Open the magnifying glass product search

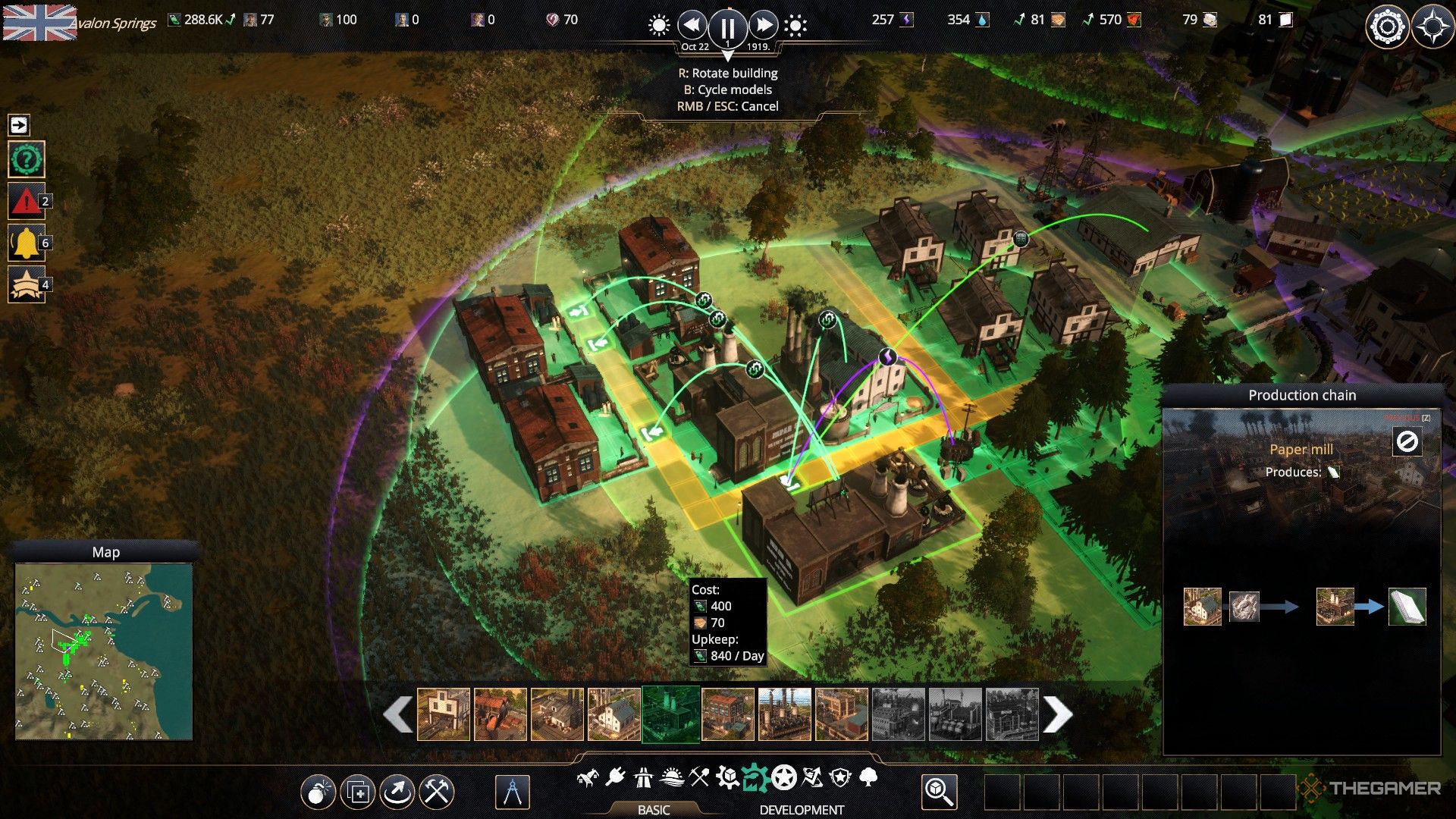click(939, 792)
